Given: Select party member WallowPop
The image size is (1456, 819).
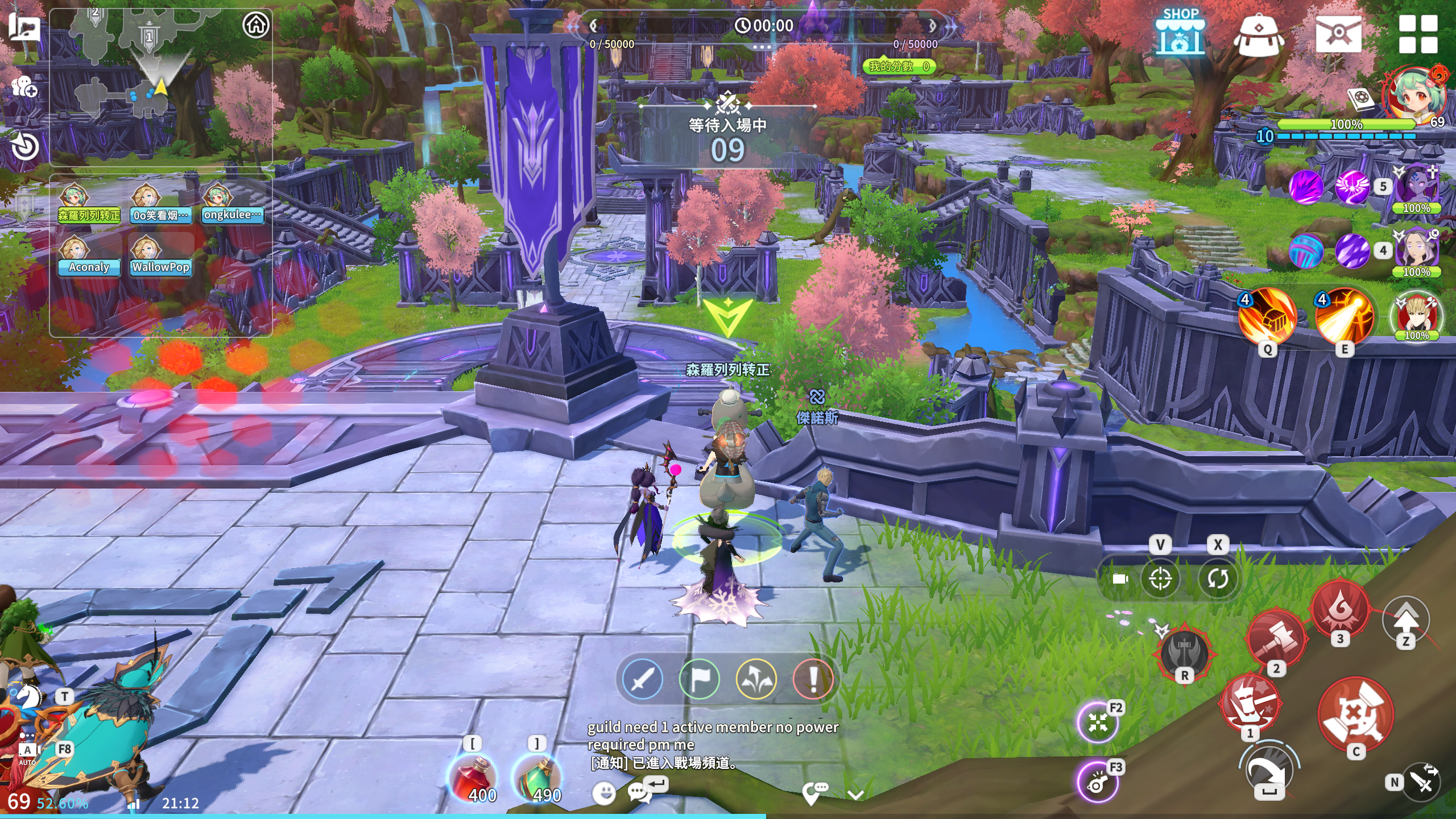Looking at the screenshot, I should (x=160, y=257).
